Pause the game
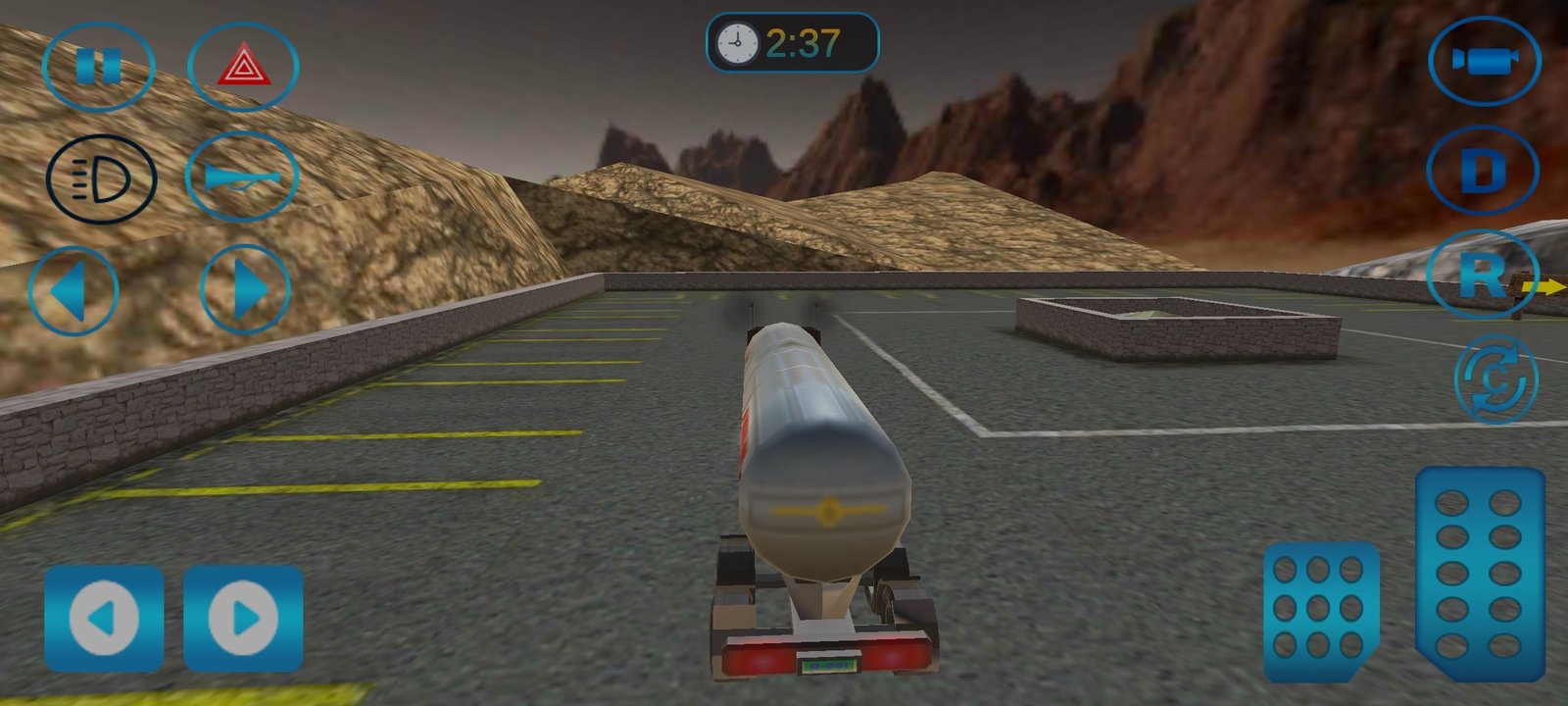1568x706 pixels. point(98,67)
